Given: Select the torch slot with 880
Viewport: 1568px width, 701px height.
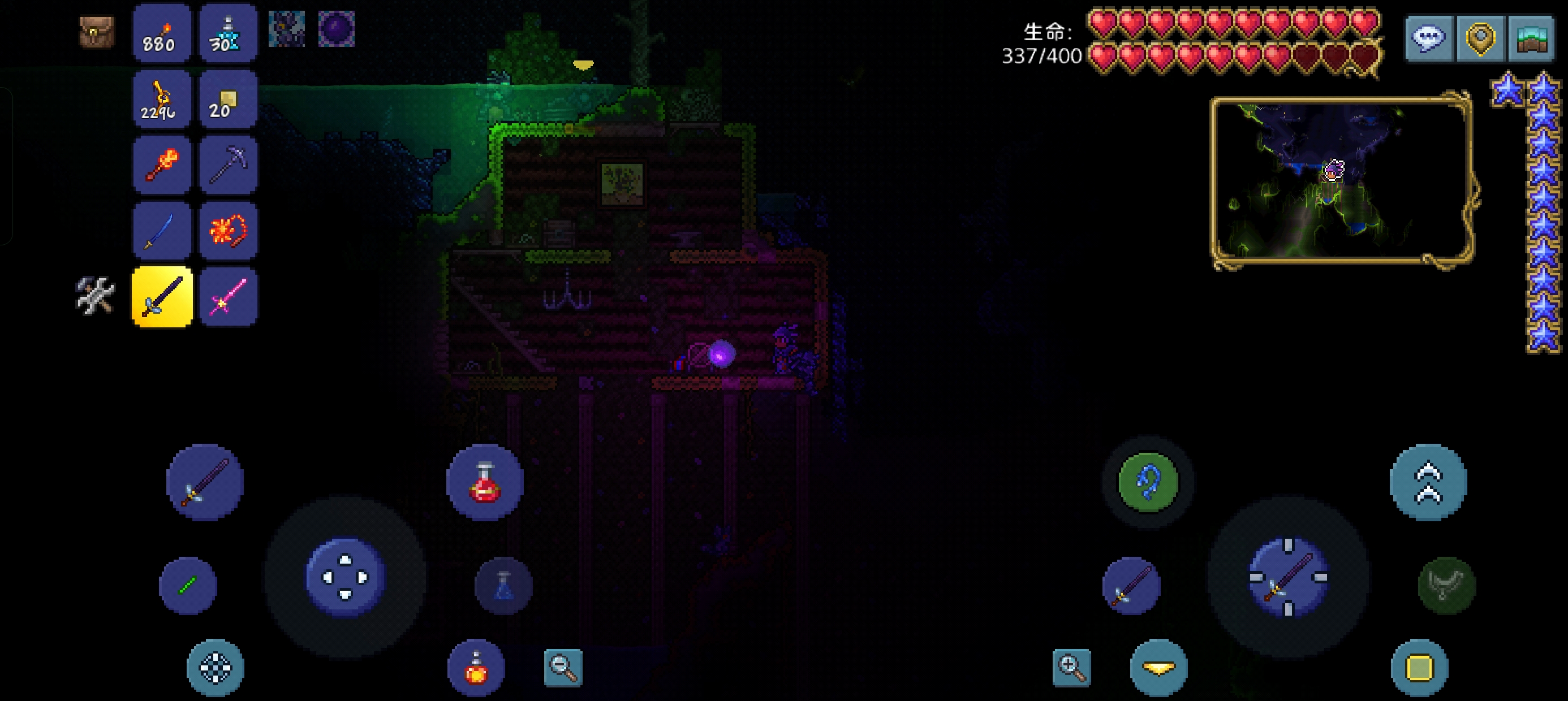Looking at the screenshot, I should coord(162,33).
